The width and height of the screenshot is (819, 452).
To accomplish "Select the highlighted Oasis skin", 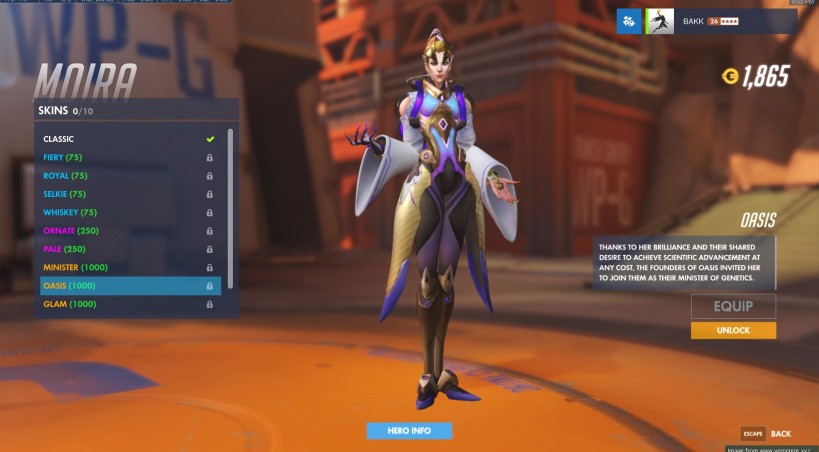I will [129, 286].
